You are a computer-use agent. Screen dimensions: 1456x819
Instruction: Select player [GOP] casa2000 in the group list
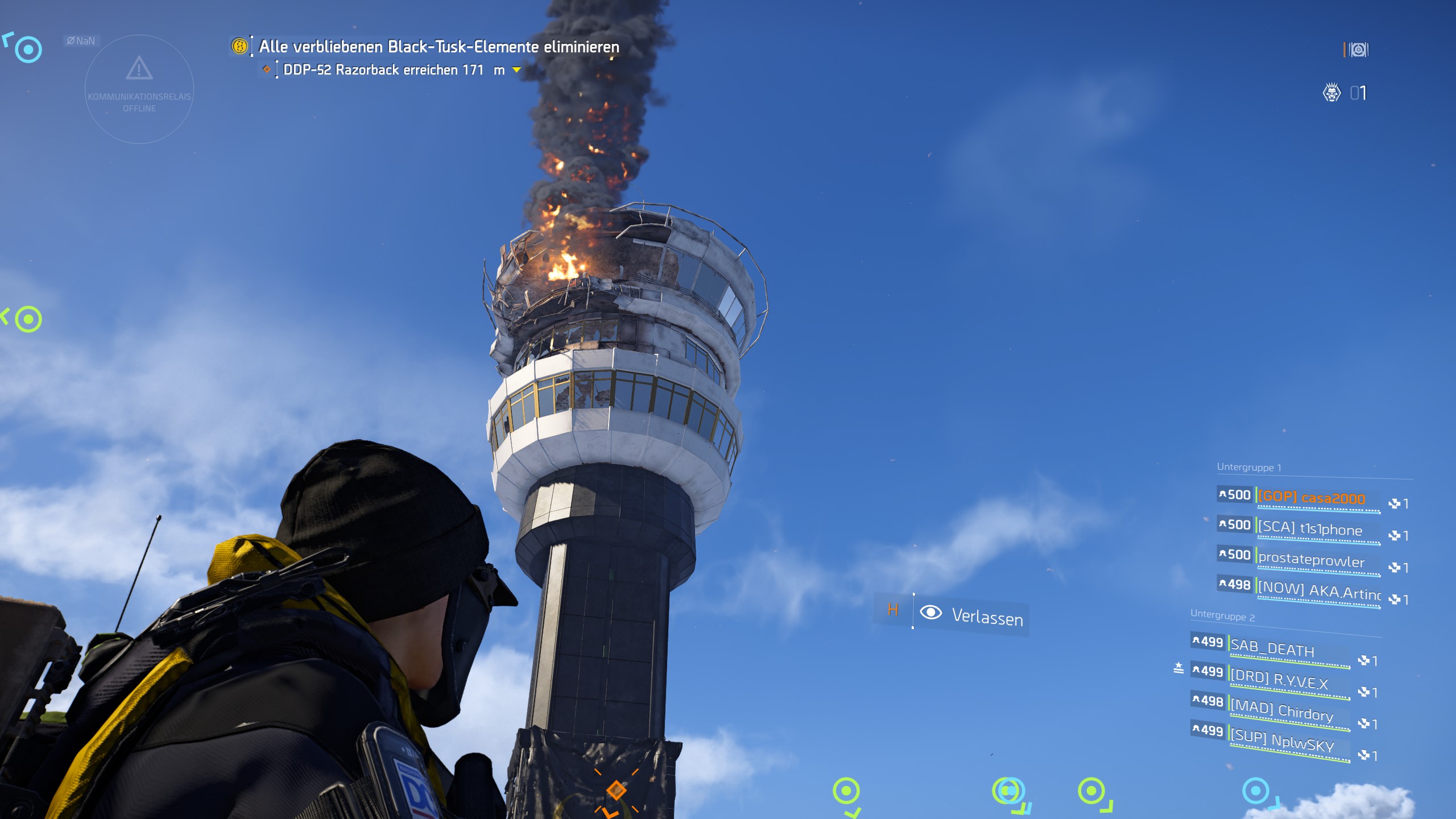coord(1311,498)
